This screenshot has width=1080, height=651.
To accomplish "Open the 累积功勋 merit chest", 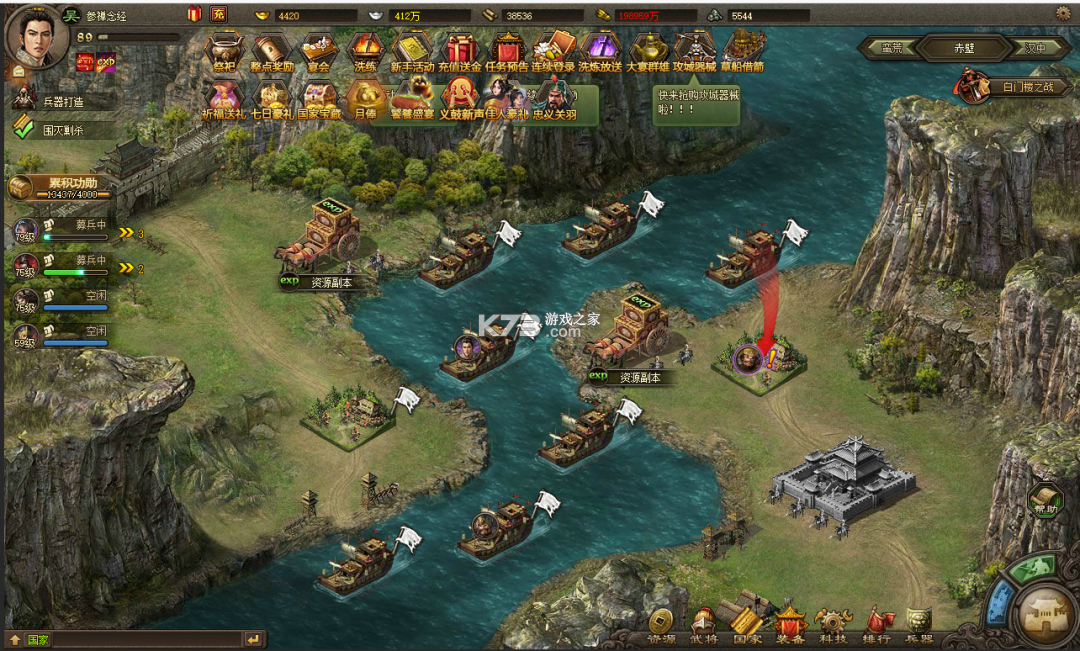I will click(60, 187).
